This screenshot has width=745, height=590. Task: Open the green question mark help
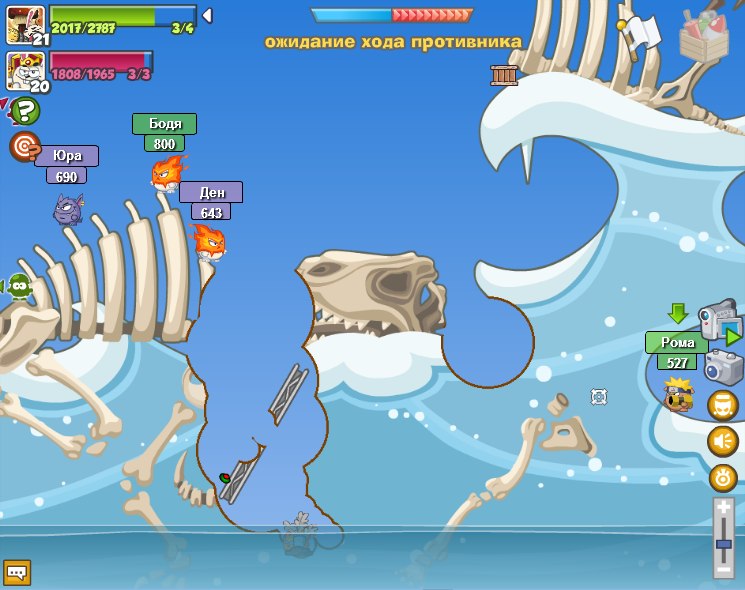click(x=24, y=110)
